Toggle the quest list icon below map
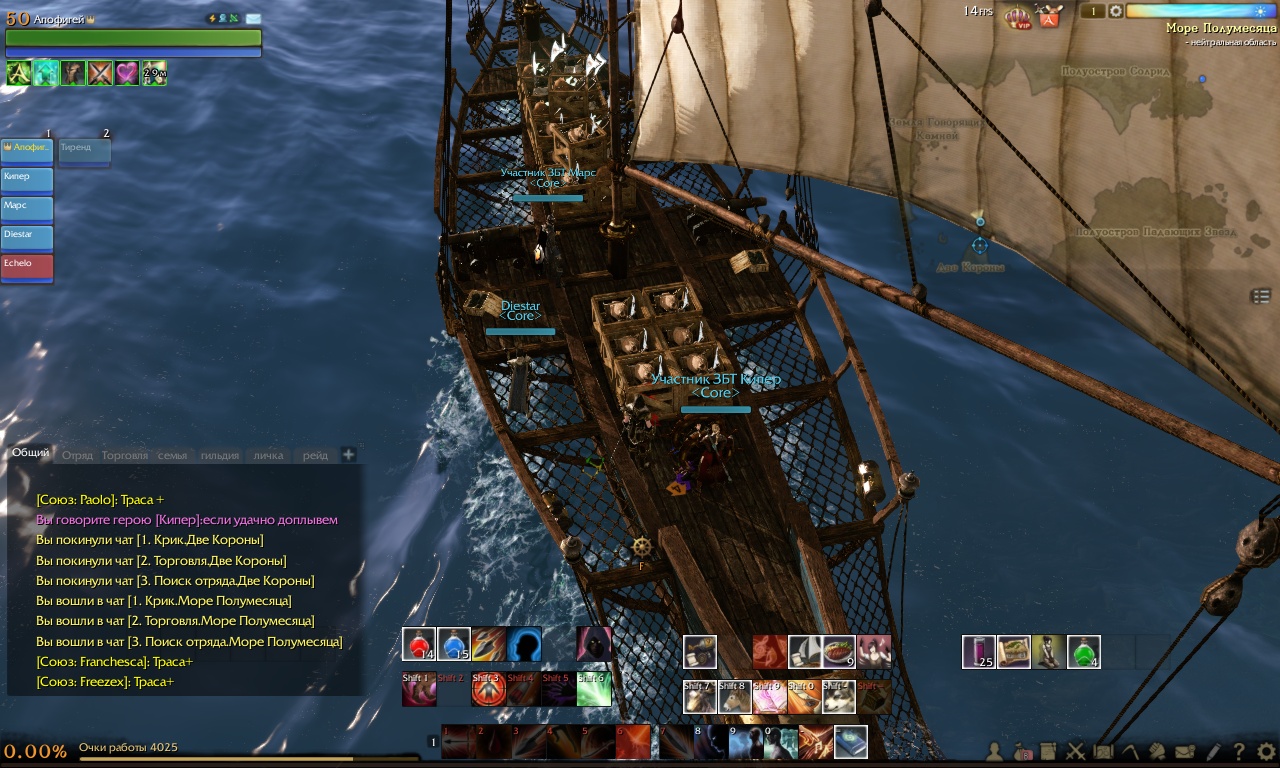This screenshot has height=768, width=1280. point(1260,296)
